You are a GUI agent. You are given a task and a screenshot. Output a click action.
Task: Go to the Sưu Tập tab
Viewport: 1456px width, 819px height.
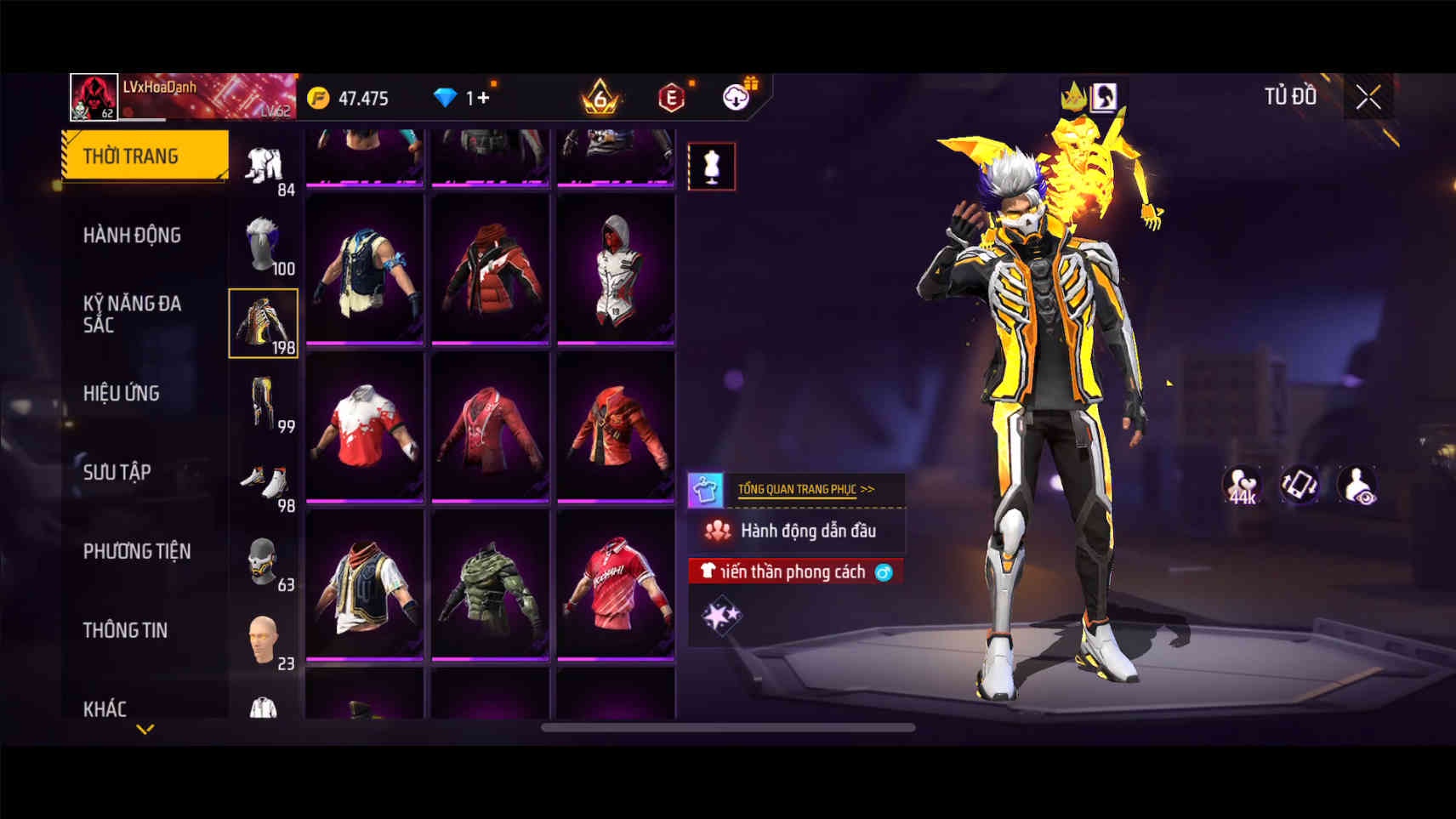[117, 472]
